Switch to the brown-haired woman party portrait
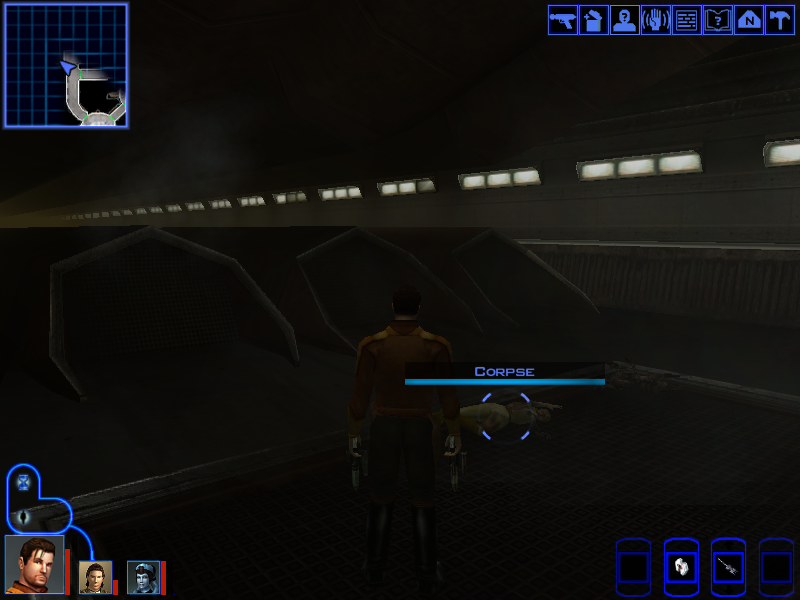The image size is (800, 600). point(95,577)
